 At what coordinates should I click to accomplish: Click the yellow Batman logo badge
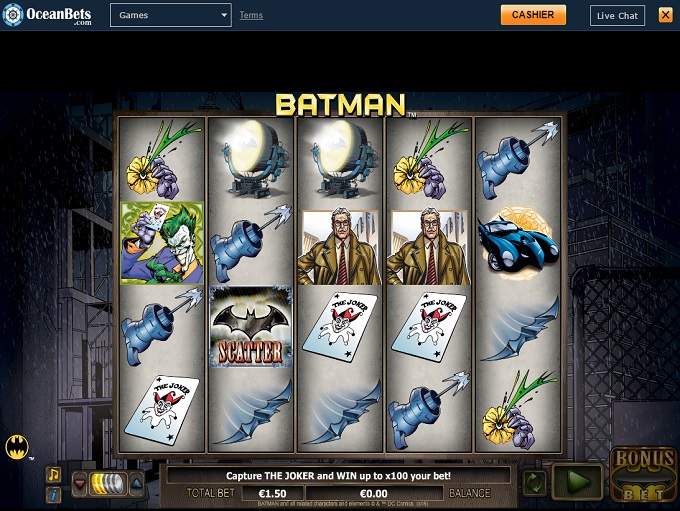(17, 446)
